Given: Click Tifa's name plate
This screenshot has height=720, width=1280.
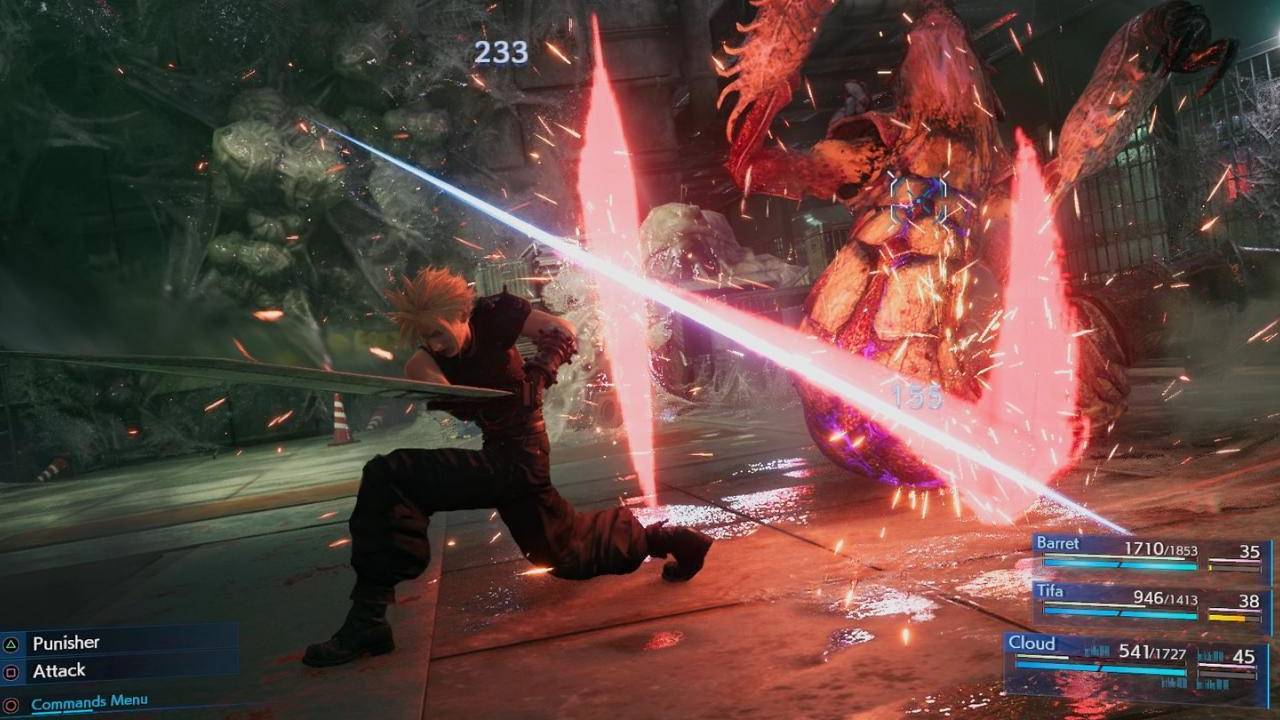Looking at the screenshot, I should 1051,592.
